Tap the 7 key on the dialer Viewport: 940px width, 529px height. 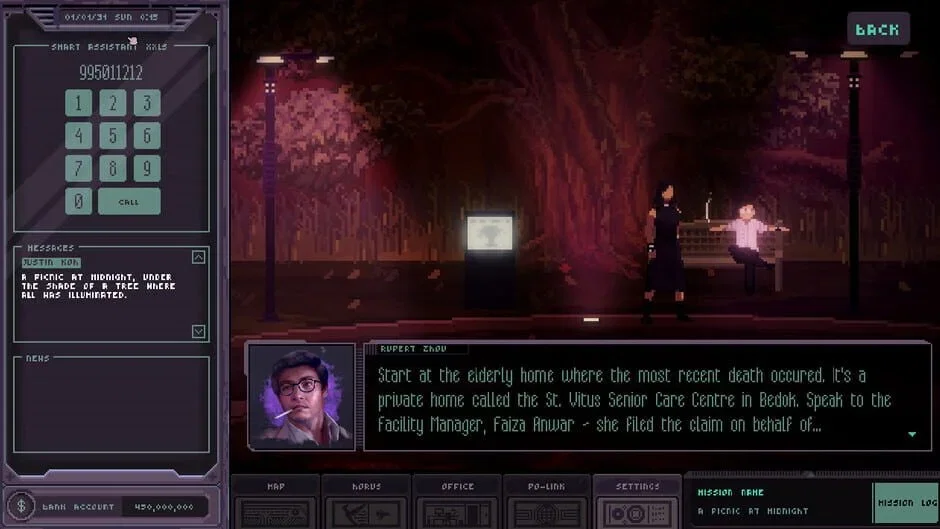(x=78, y=168)
